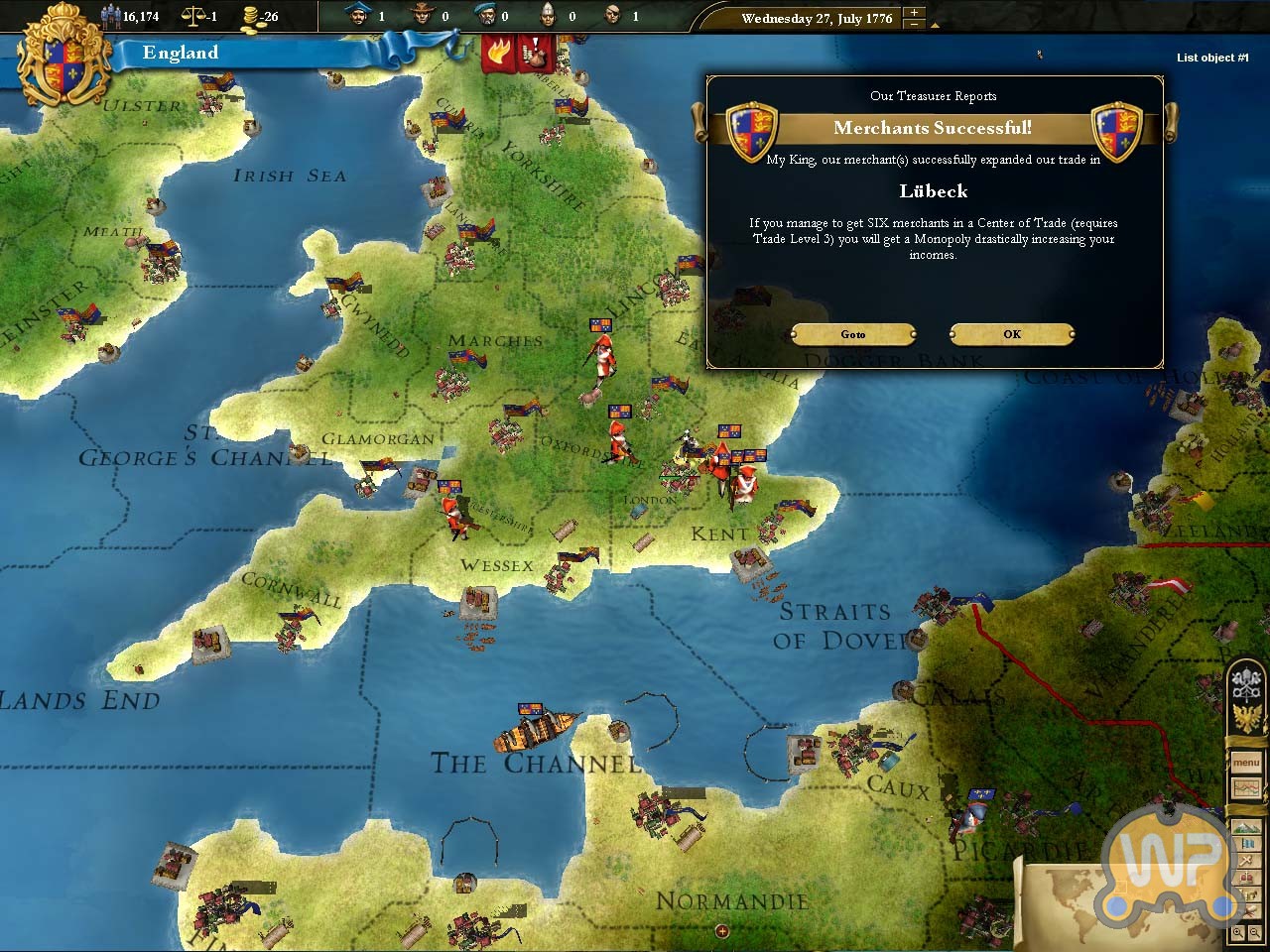Open the golden imperial eagle icon
Image resolution: width=1270 pixels, height=952 pixels.
tap(1245, 716)
